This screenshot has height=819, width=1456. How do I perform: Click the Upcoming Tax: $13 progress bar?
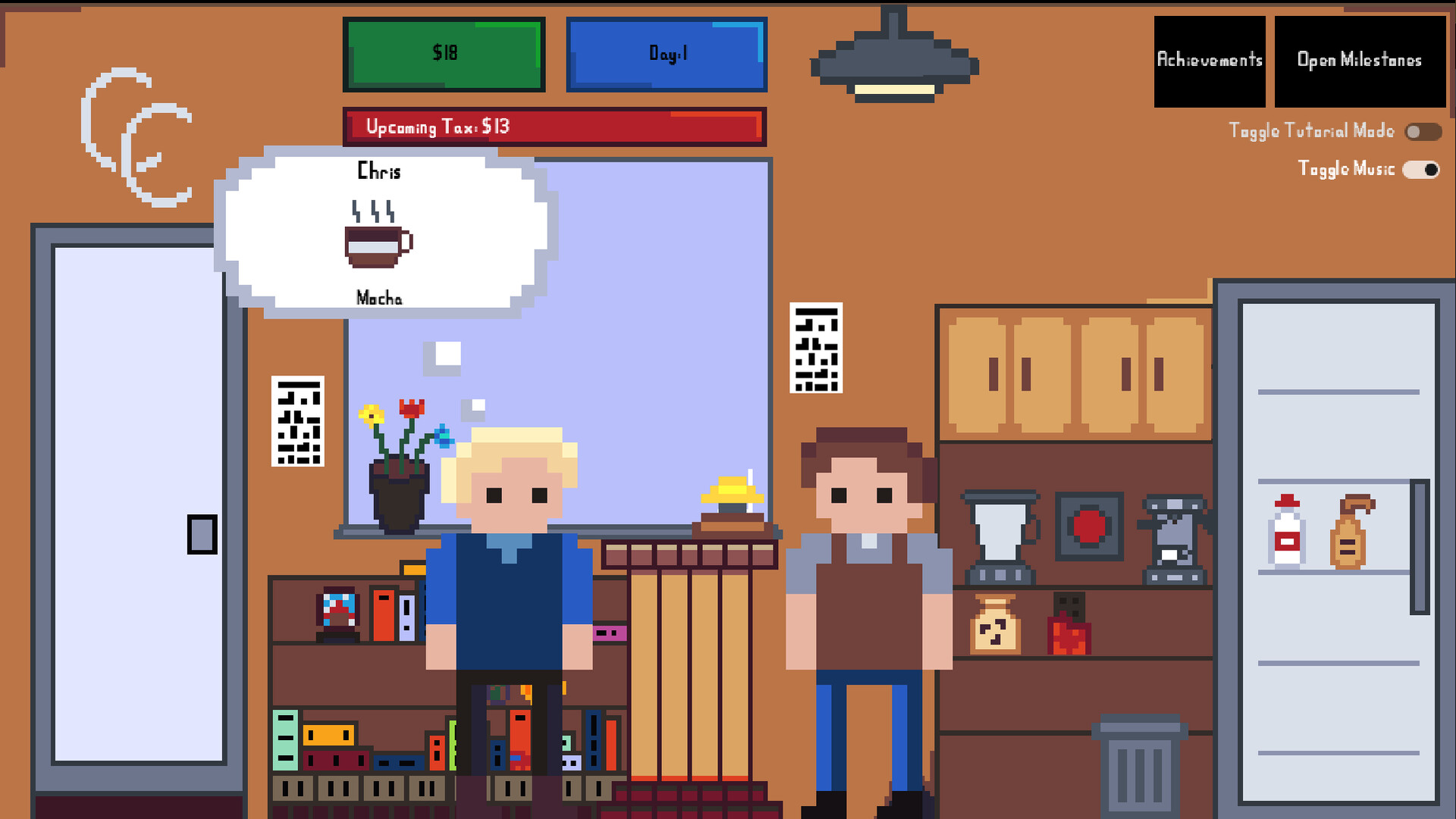[554, 127]
